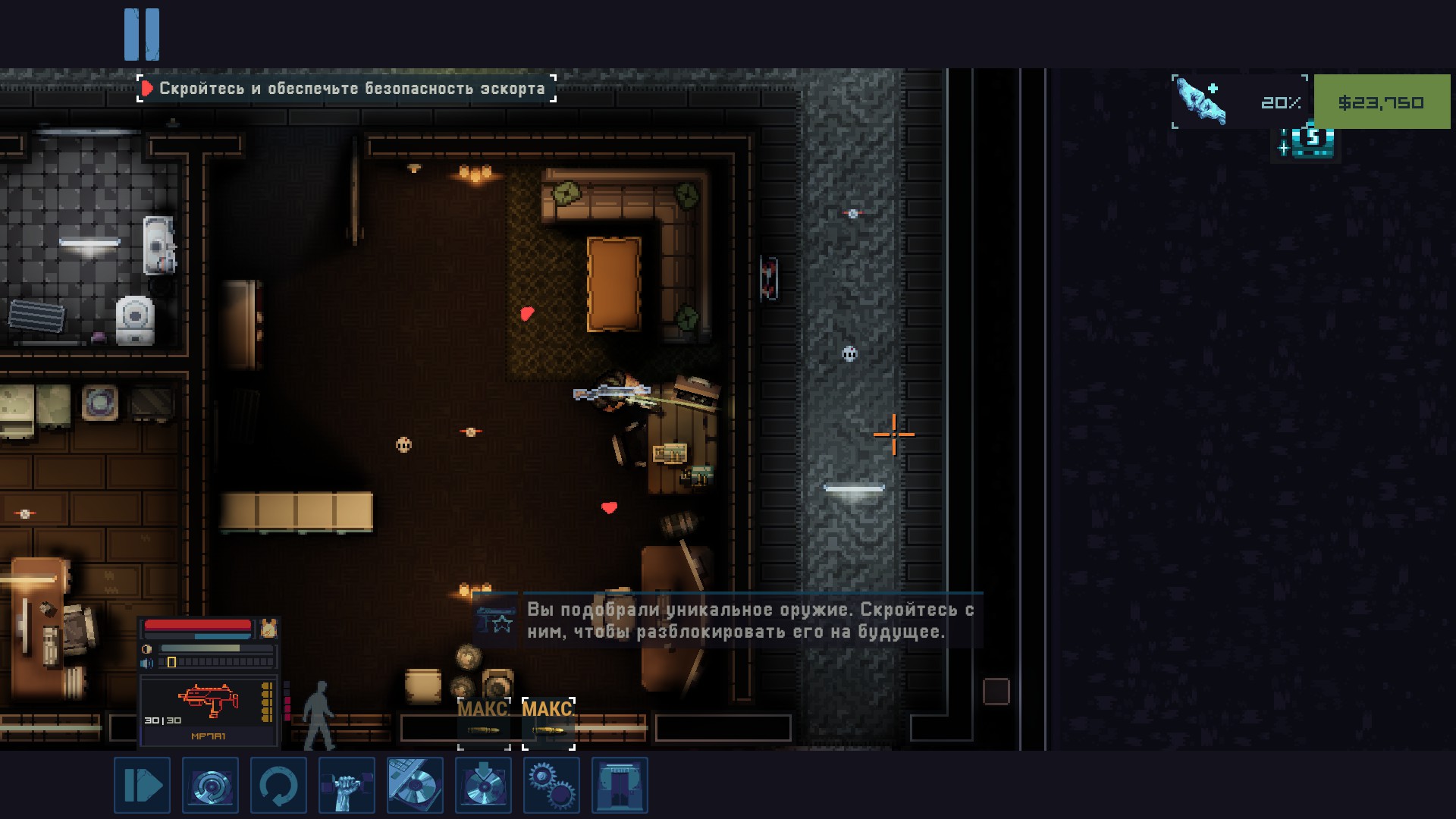Image resolution: width=1456 pixels, height=819 pixels.
Task: Click the step-forward frame button
Action: [x=142, y=785]
